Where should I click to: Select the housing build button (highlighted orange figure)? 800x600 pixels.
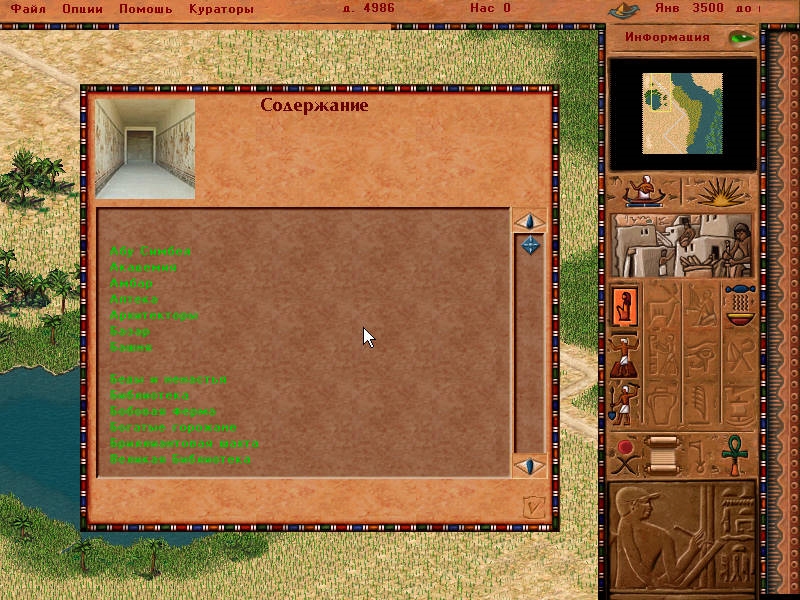coord(626,304)
